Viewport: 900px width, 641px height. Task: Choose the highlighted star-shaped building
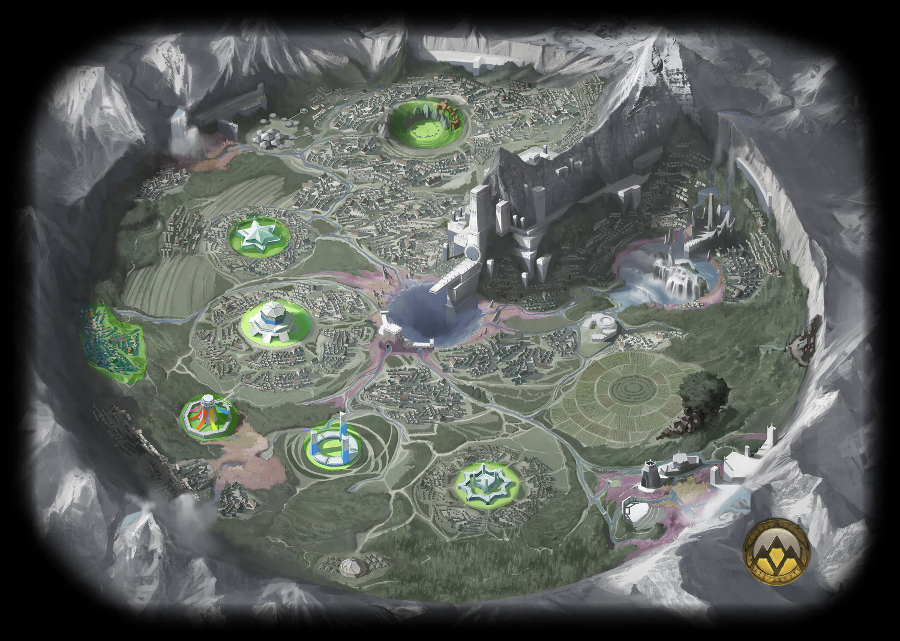259,236
